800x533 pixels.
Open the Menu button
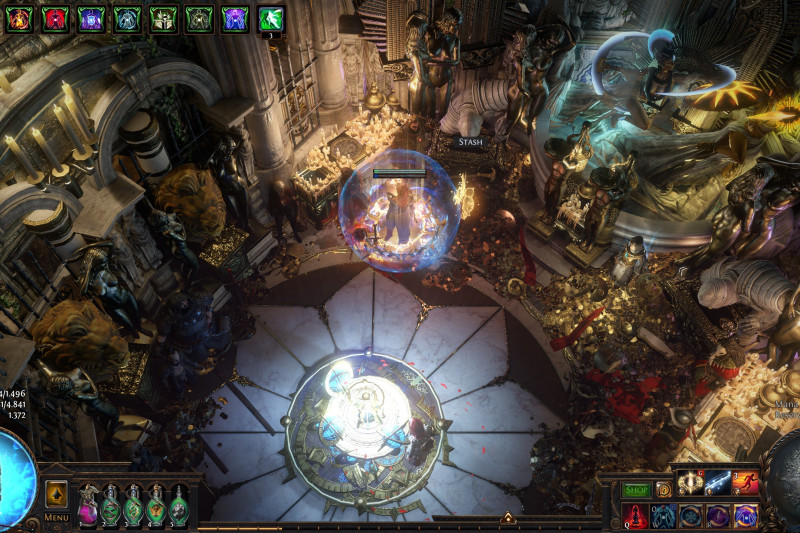(57, 517)
